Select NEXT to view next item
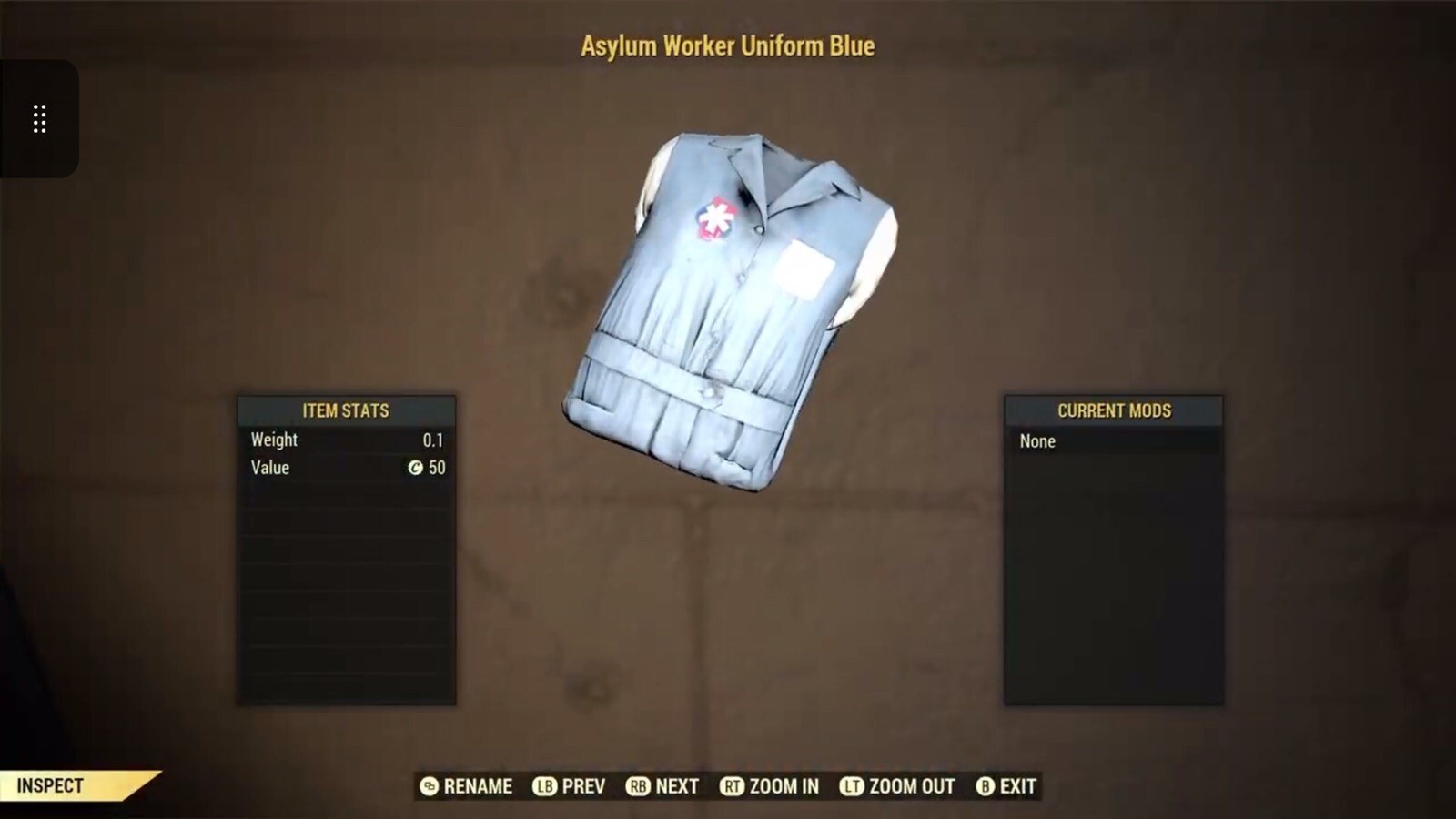The width and height of the screenshot is (1456, 819). (x=677, y=786)
